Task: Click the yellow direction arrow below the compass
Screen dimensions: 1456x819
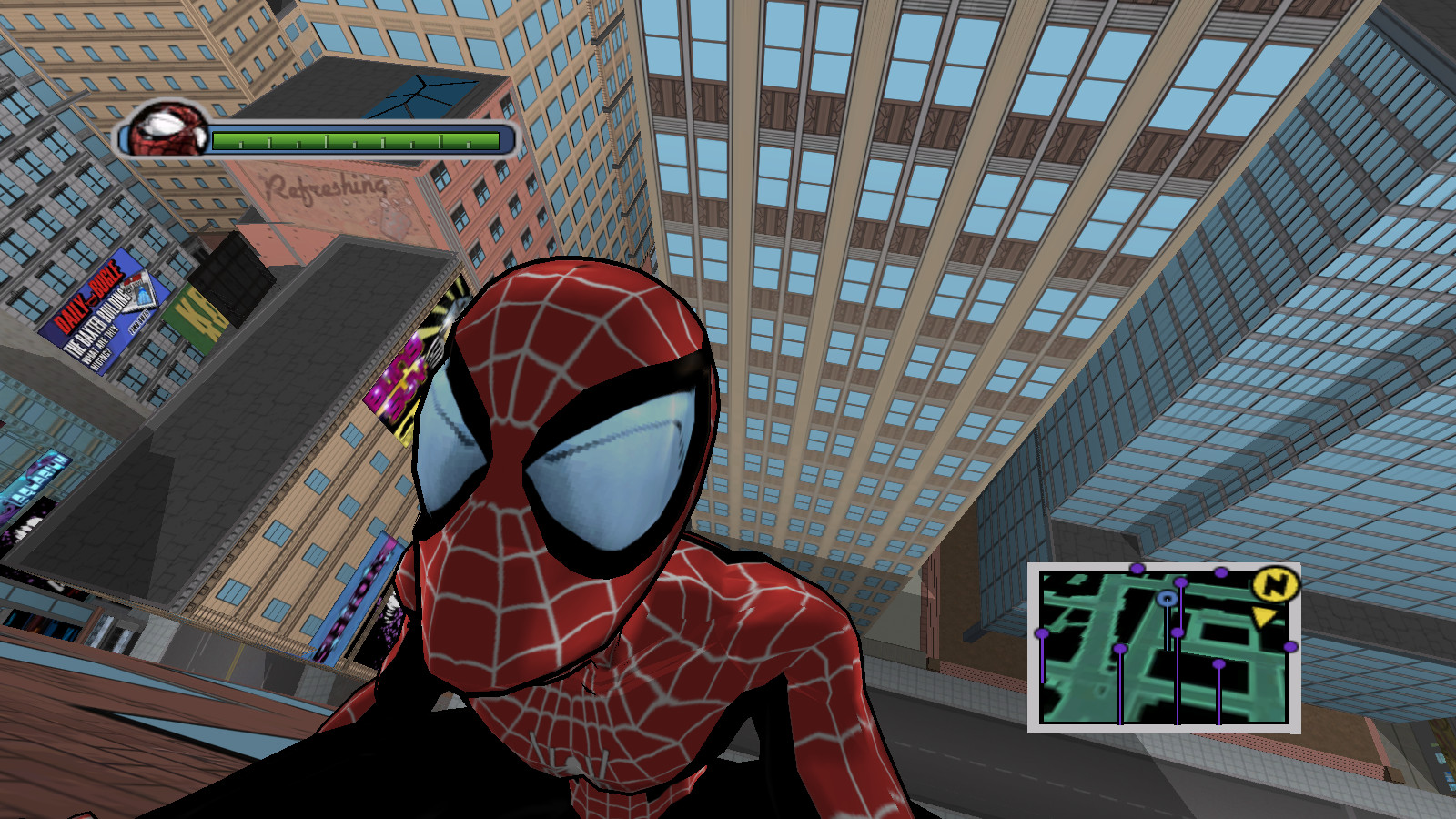Action: [1264, 616]
